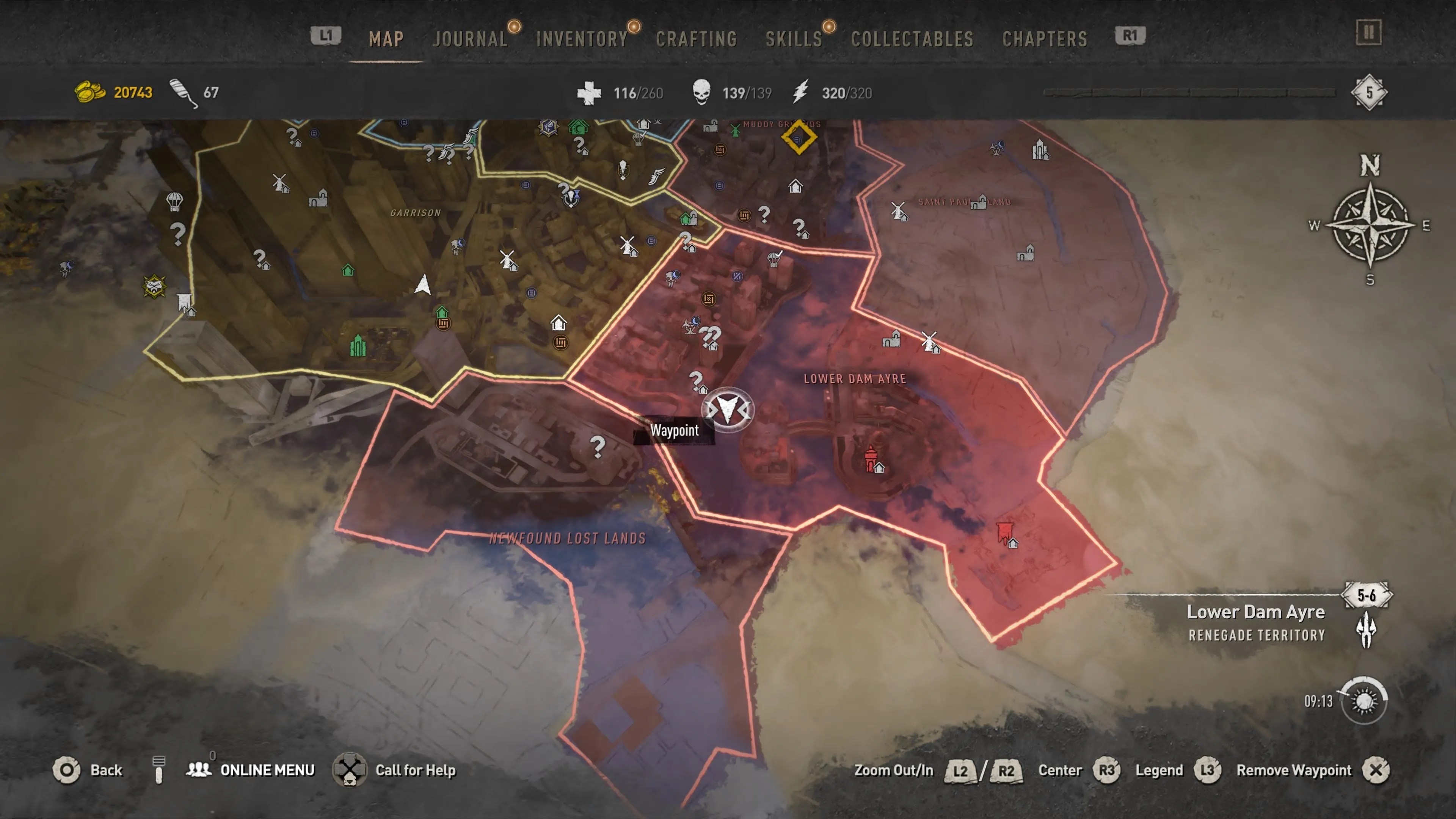Select the red water tower icon
The height and width of the screenshot is (819, 1456).
click(871, 459)
